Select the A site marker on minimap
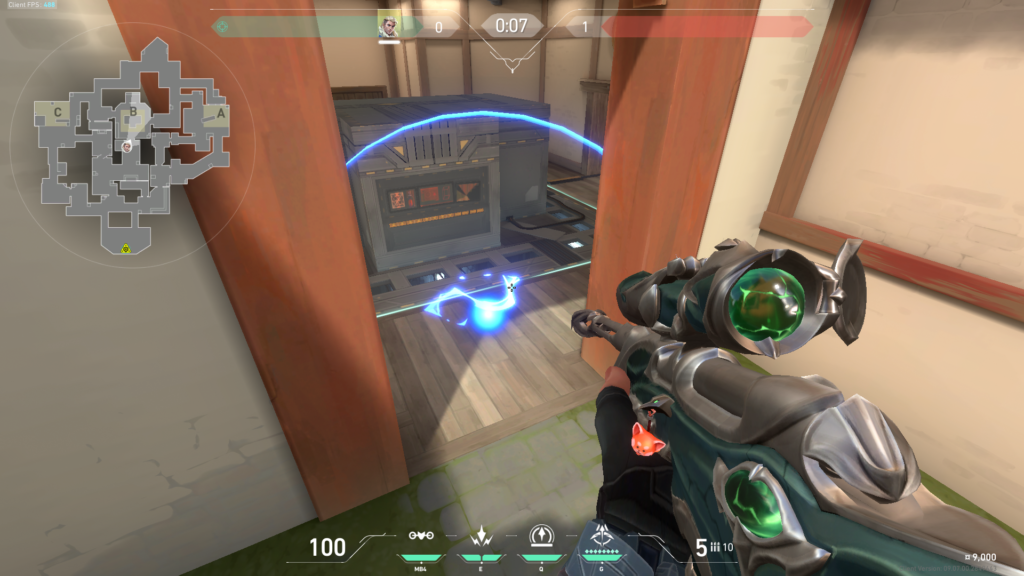Image resolution: width=1024 pixels, height=576 pixels. pyautogui.click(x=220, y=112)
